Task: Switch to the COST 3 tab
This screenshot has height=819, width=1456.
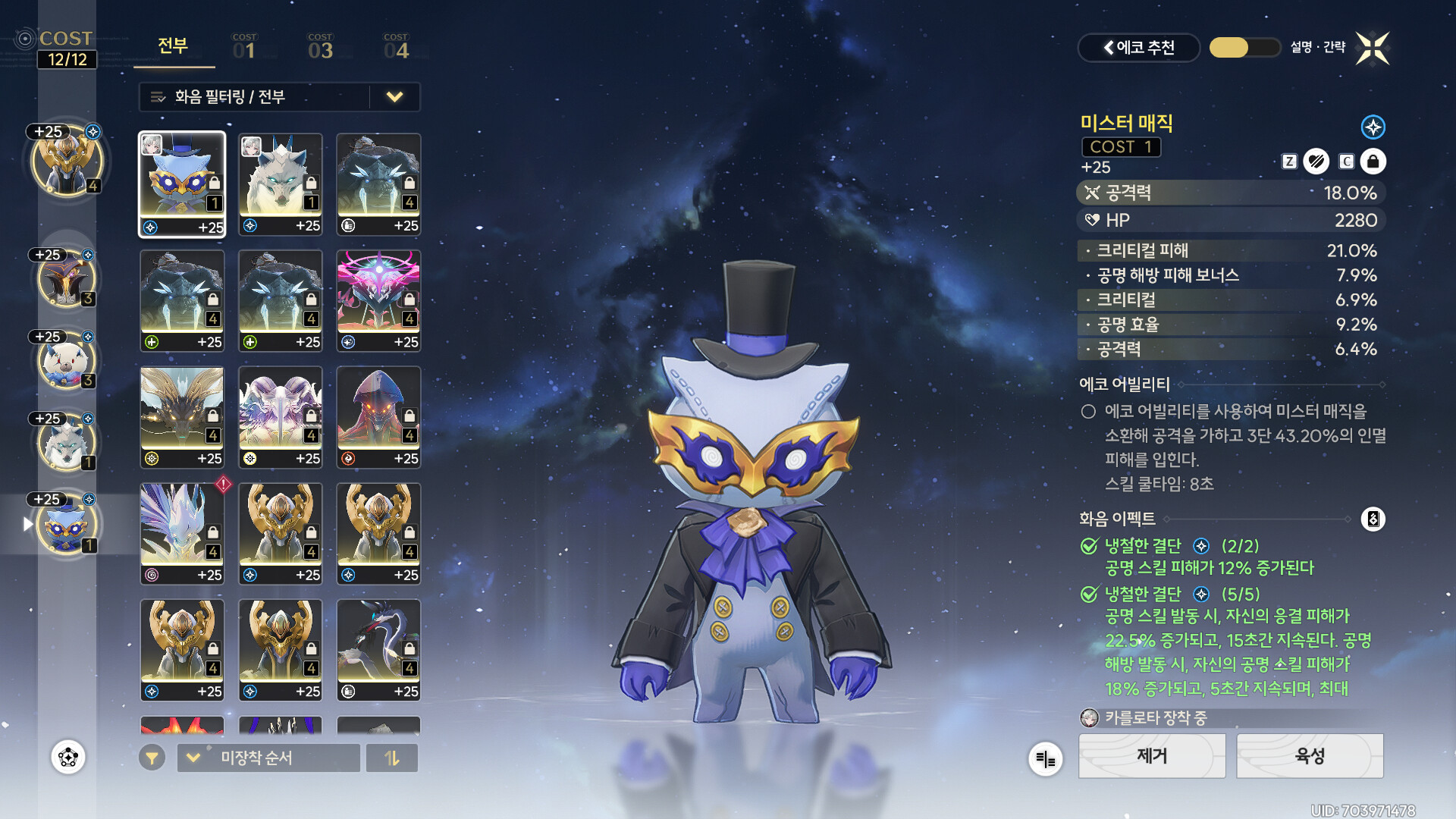Action: [320, 48]
